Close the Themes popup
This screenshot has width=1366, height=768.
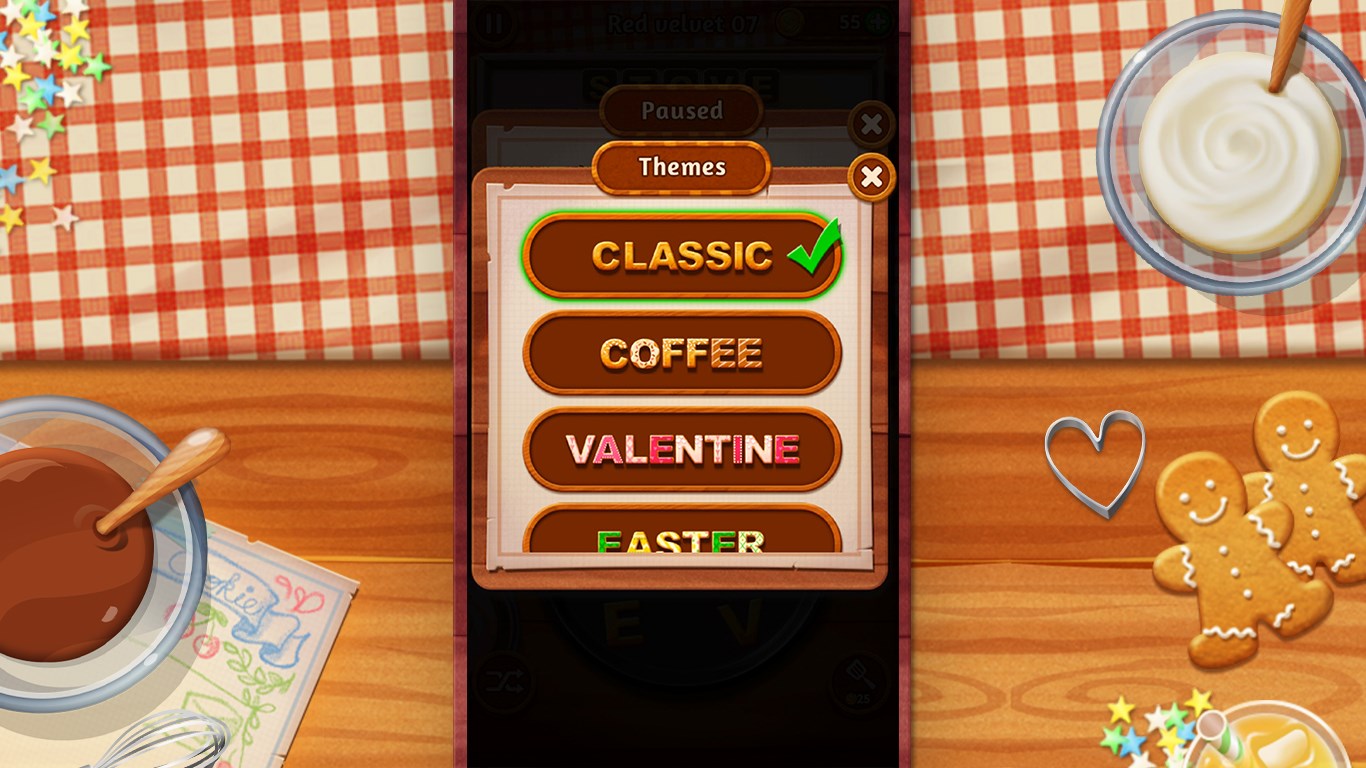pyautogui.click(x=871, y=177)
